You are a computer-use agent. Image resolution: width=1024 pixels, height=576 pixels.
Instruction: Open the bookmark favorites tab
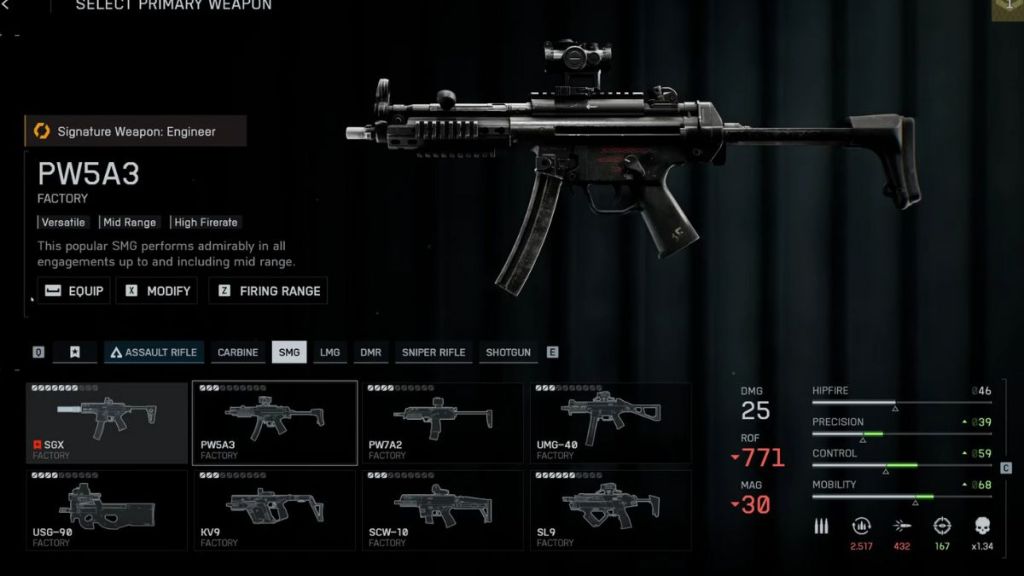(x=74, y=352)
